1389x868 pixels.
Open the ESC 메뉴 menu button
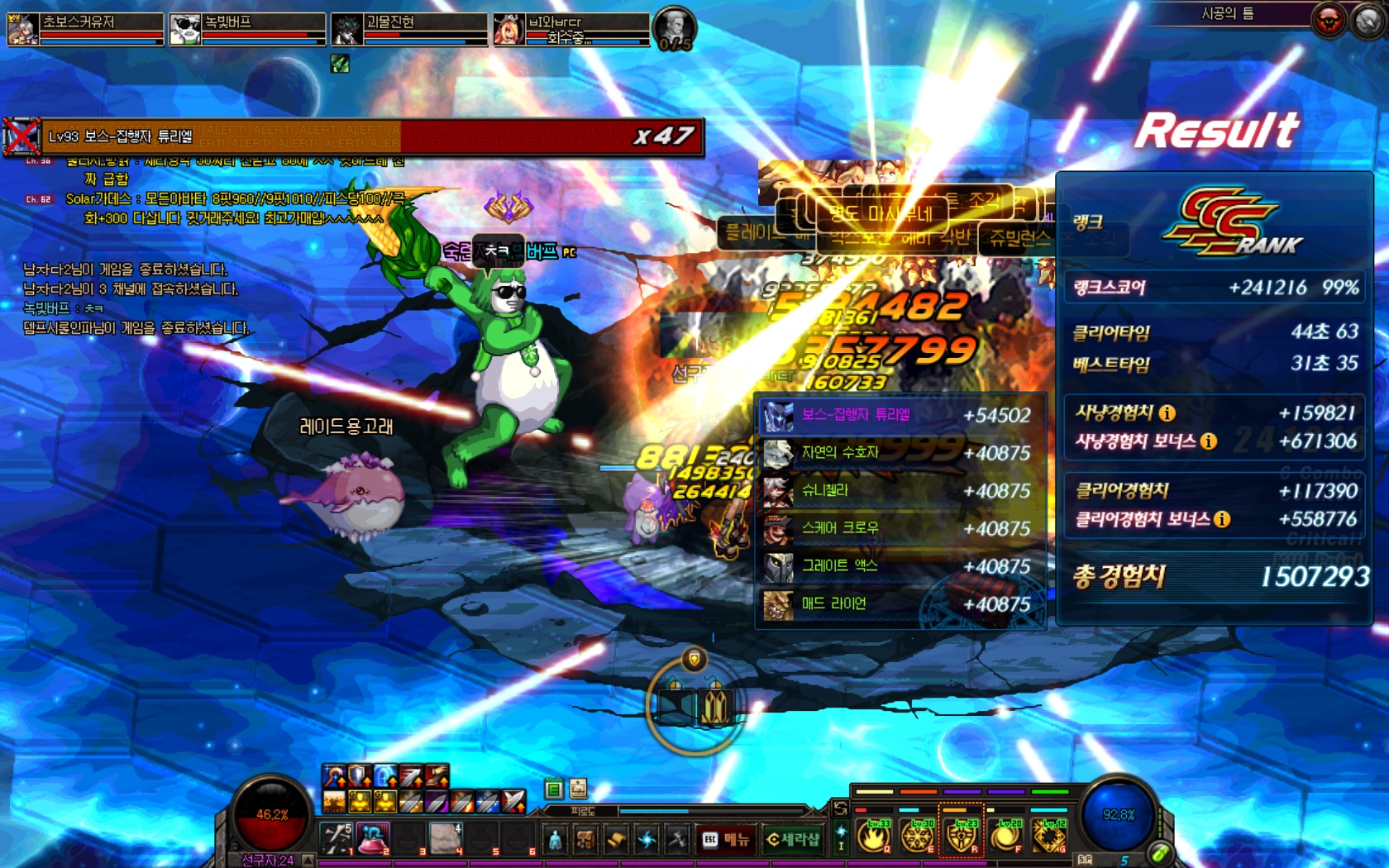[x=726, y=840]
